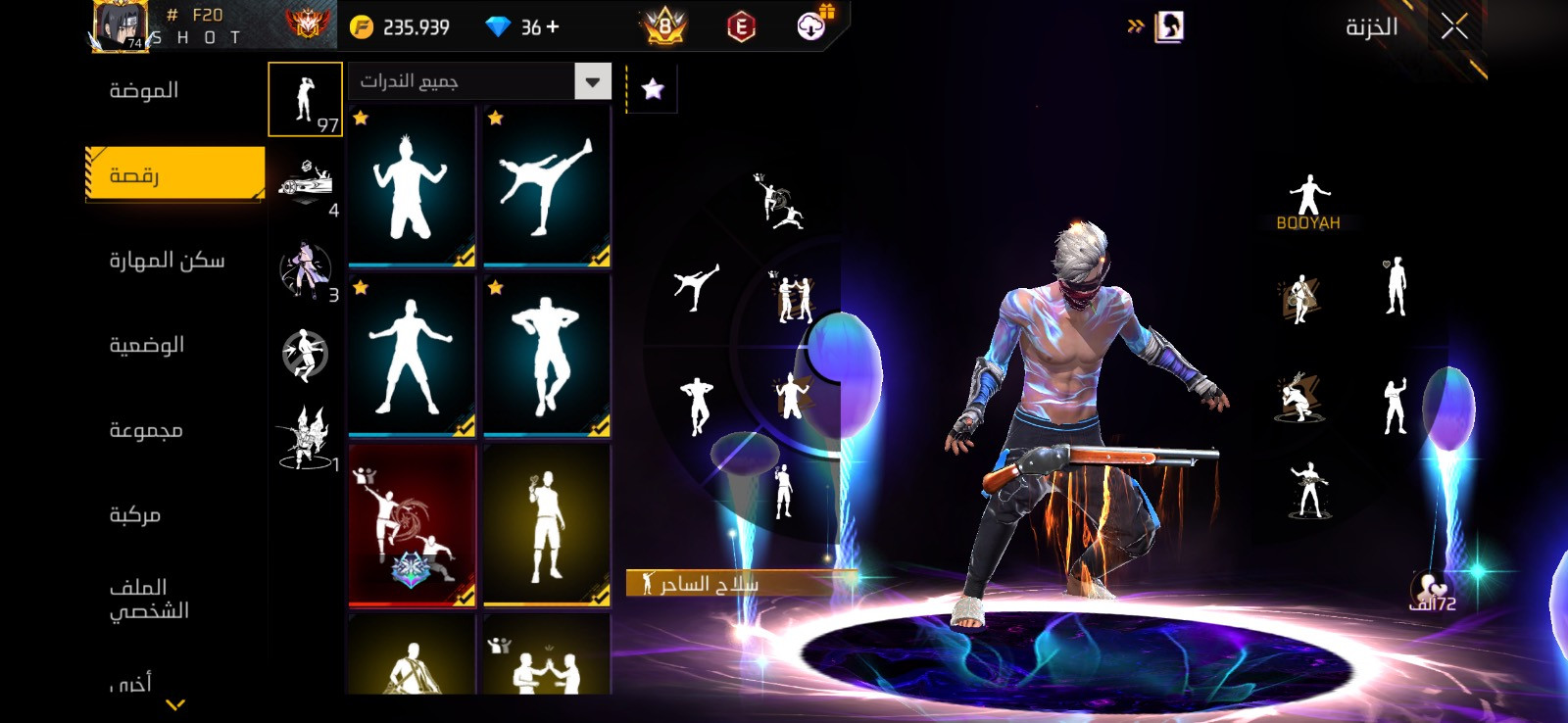Image resolution: width=1568 pixels, height=723 pixels.
Task: Click the BOOYAH emote slot
Action: [x=1308, y=202]
